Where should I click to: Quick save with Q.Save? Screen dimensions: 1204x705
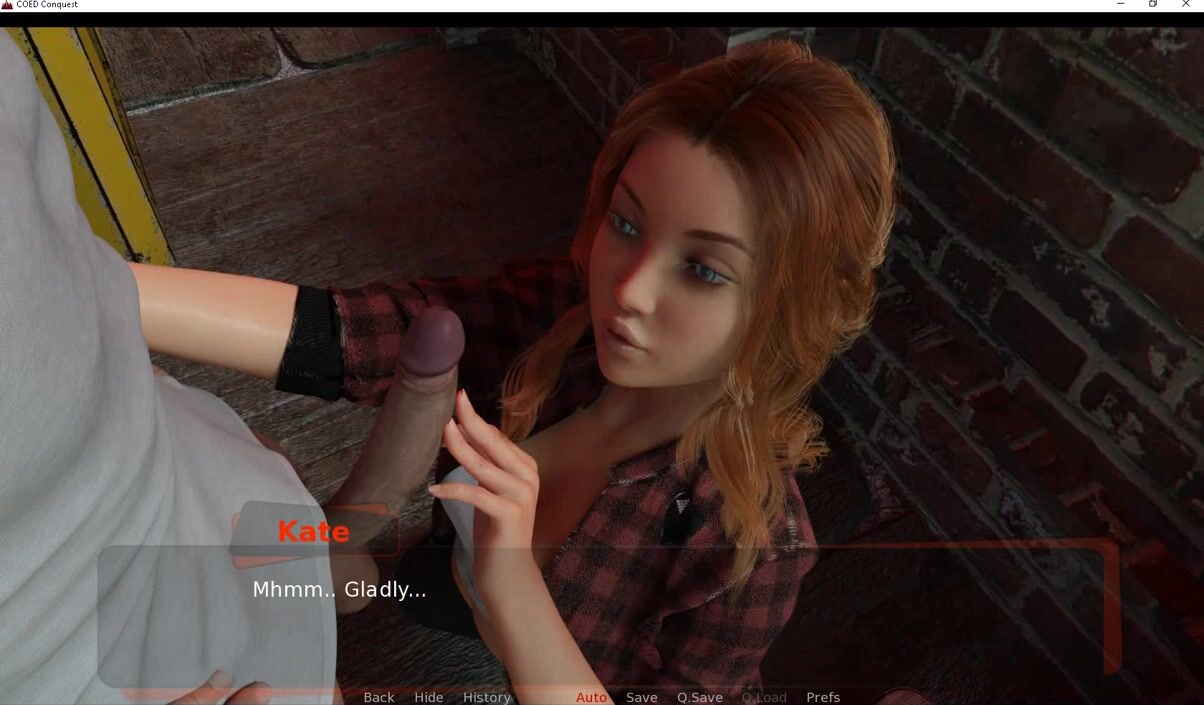699,697
